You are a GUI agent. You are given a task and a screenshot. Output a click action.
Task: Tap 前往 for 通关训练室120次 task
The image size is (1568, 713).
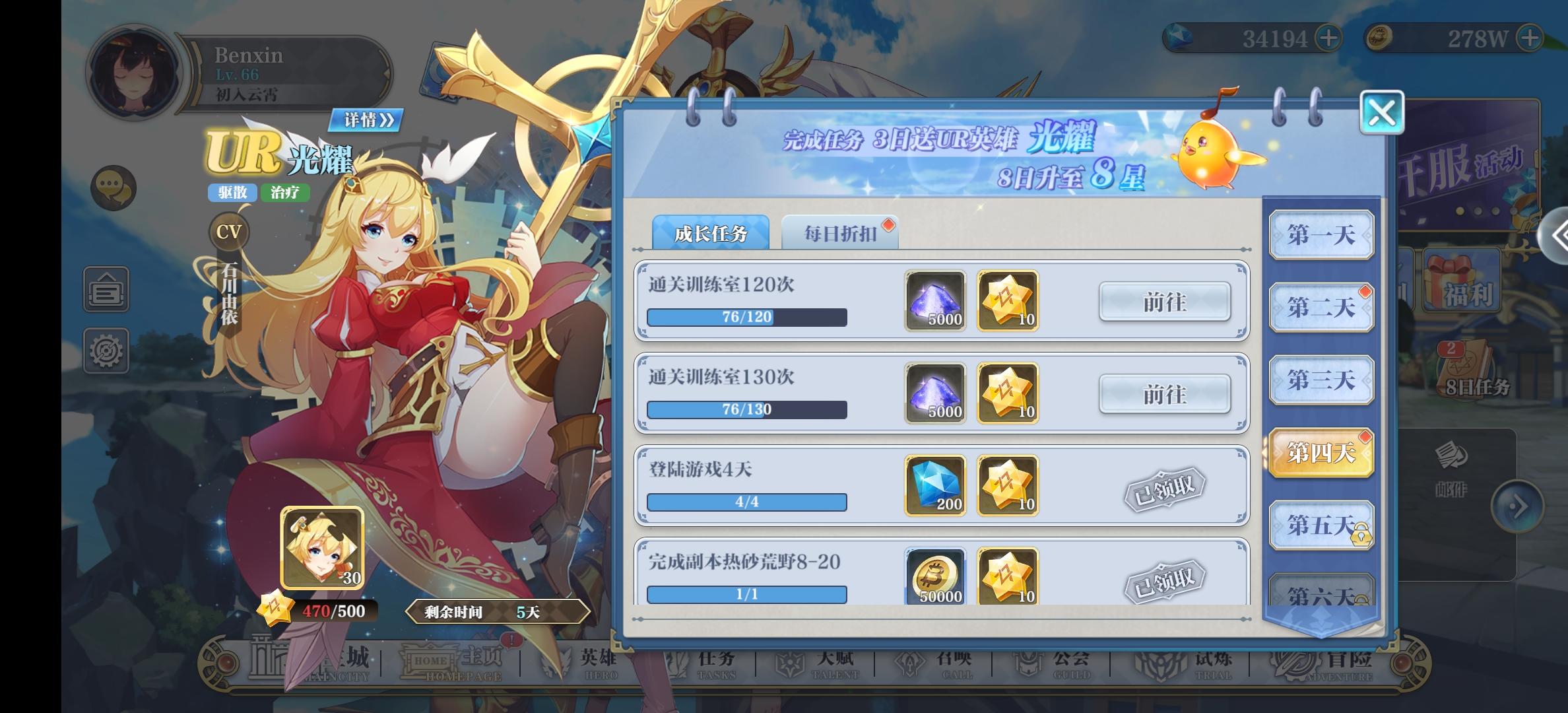pos(1165,302)
